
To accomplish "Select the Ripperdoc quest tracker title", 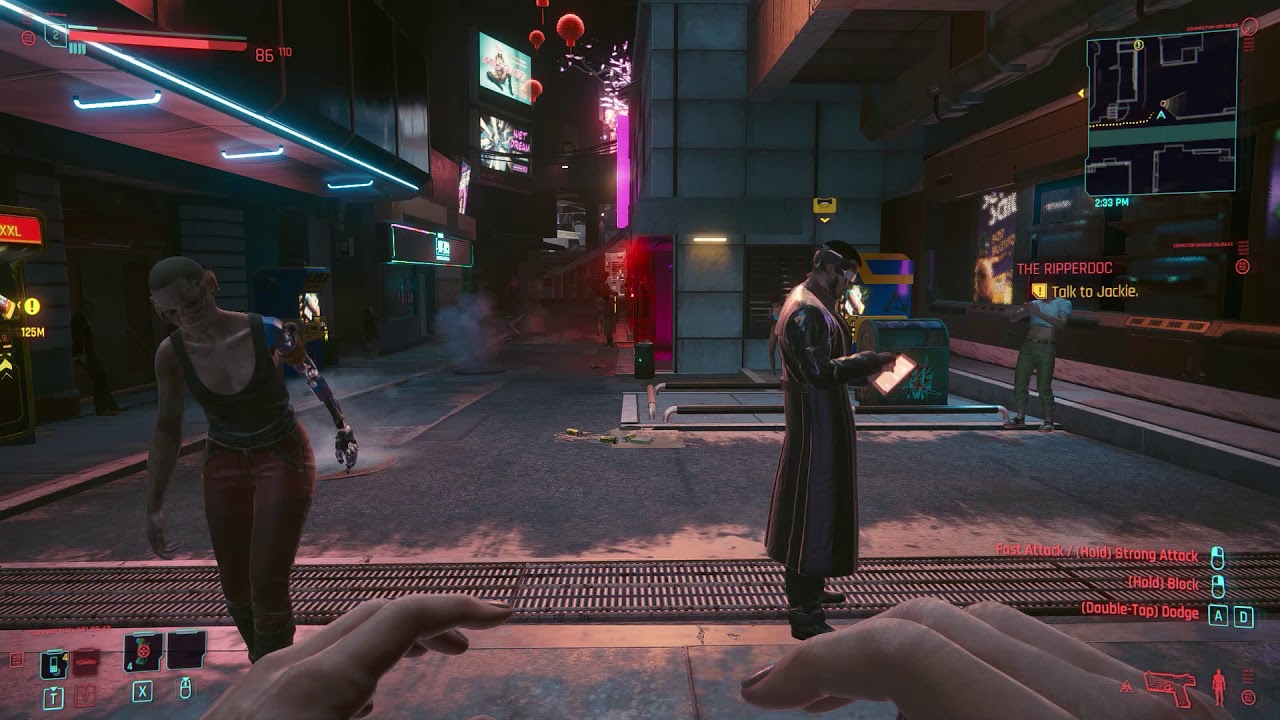I will point(1064,269).
